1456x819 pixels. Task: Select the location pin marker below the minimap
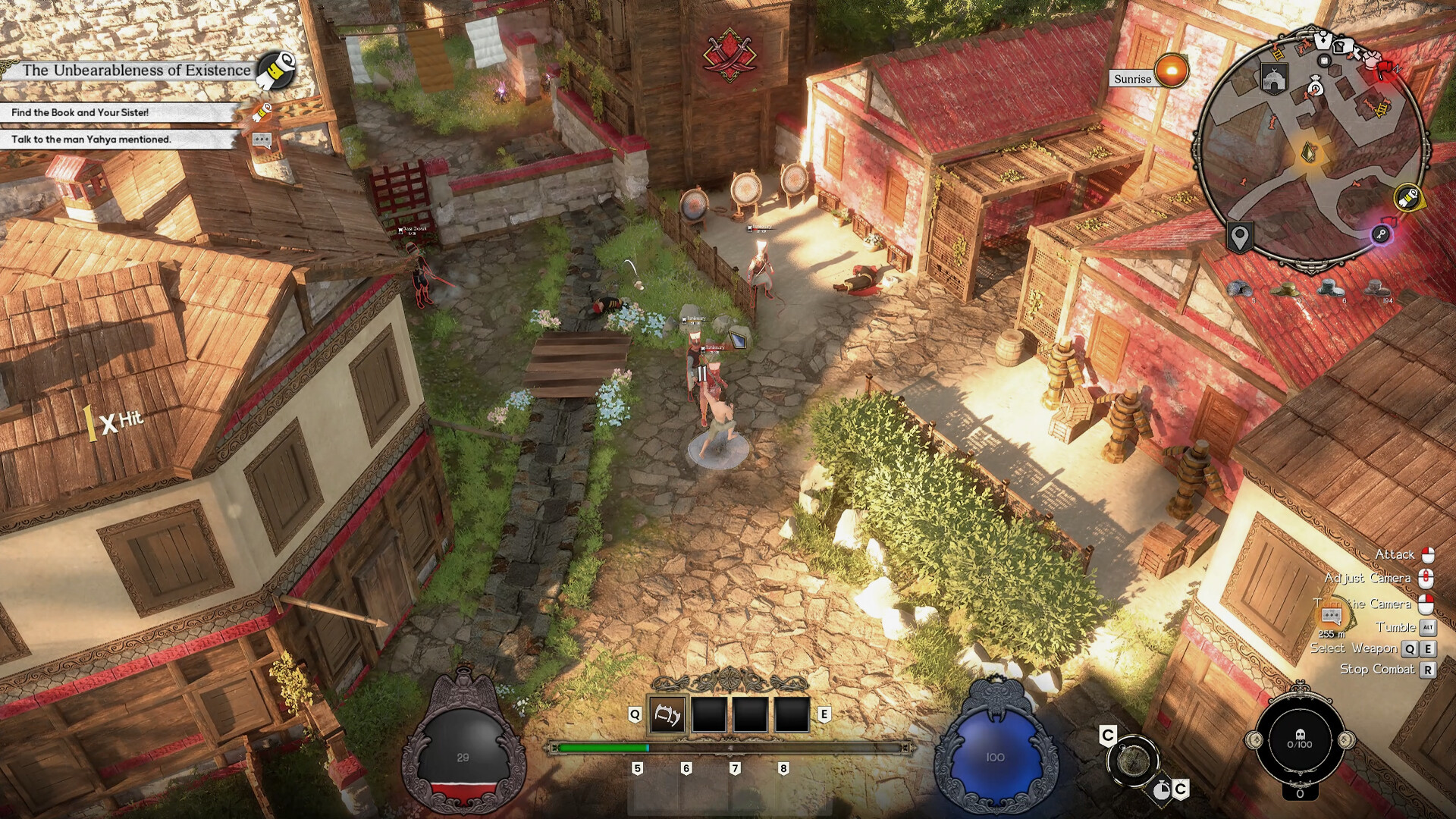tap(1240, 236)
